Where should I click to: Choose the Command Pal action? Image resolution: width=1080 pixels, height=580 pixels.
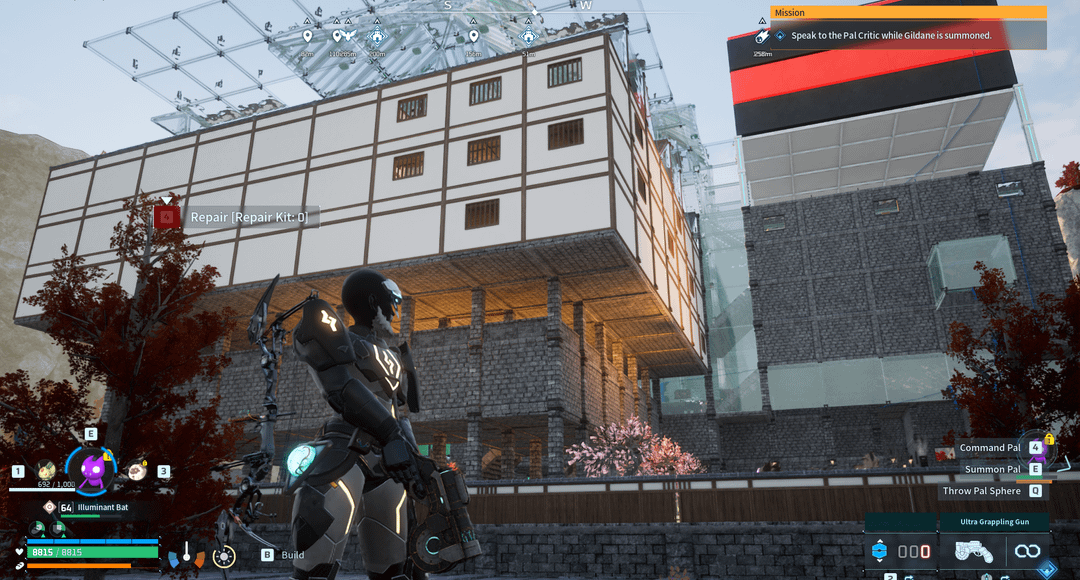[990, 448]
